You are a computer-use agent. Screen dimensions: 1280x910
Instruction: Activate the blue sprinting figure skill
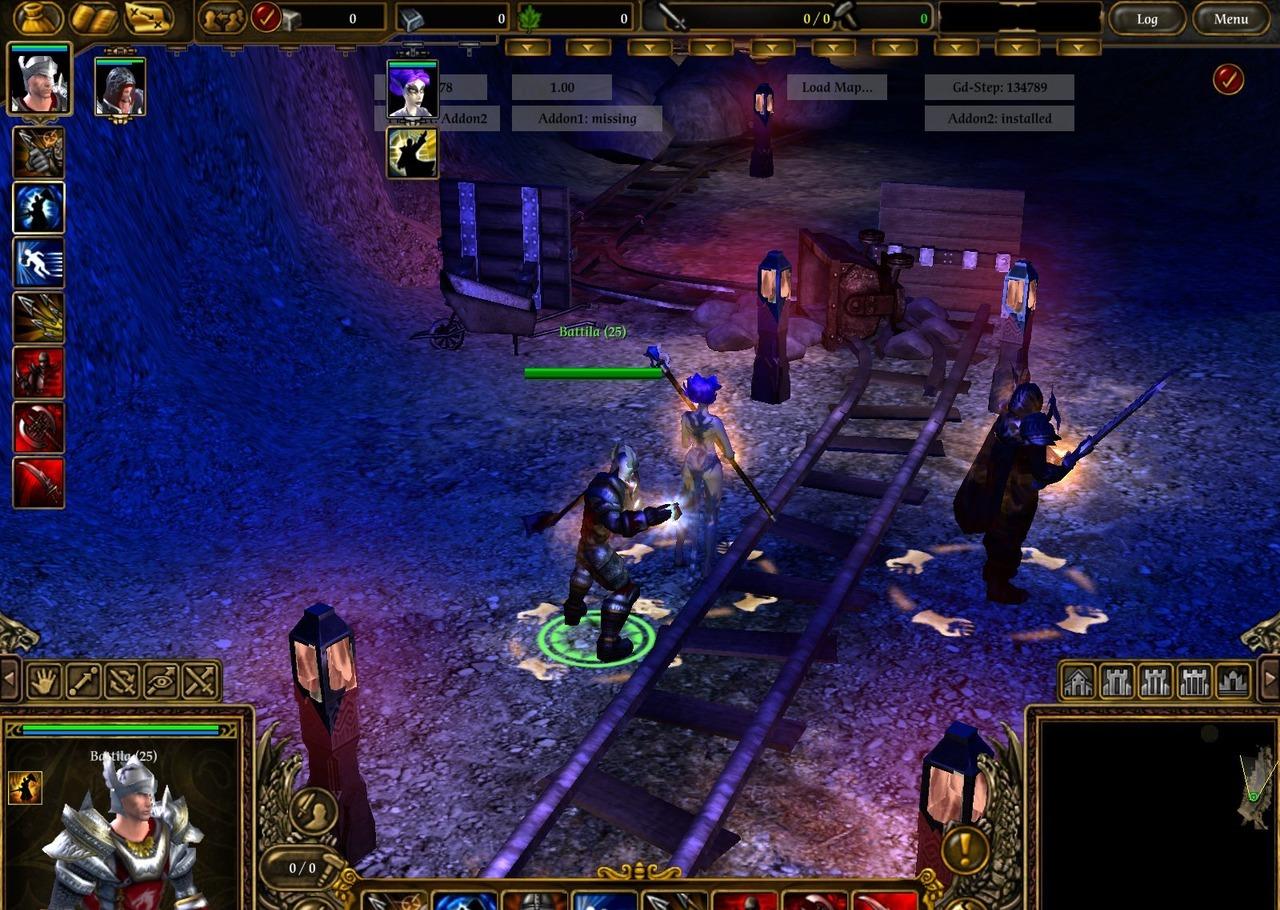click(x=39, y=263)
